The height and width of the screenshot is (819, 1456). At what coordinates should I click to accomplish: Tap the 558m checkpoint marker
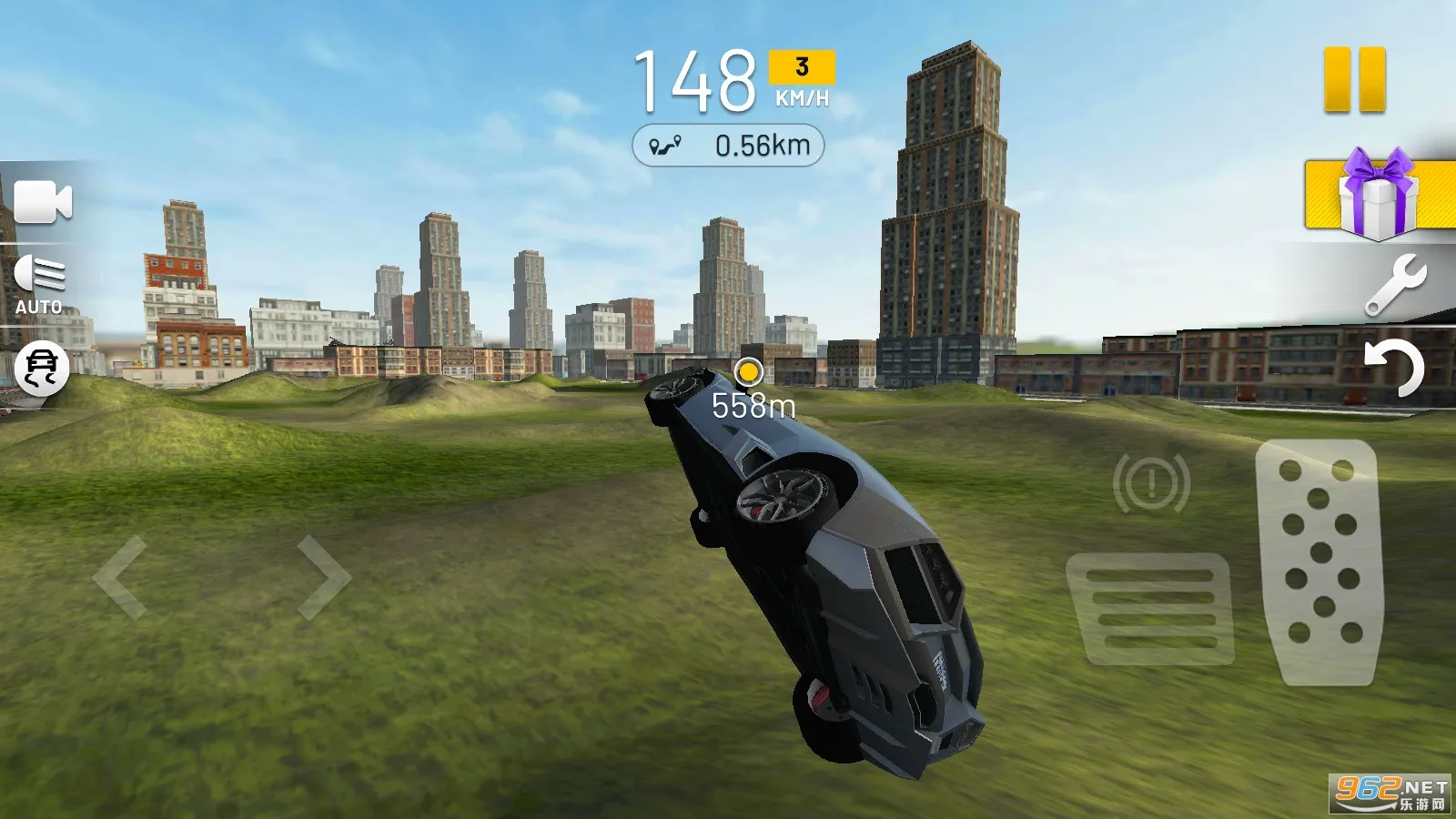(x=752, y=407)
